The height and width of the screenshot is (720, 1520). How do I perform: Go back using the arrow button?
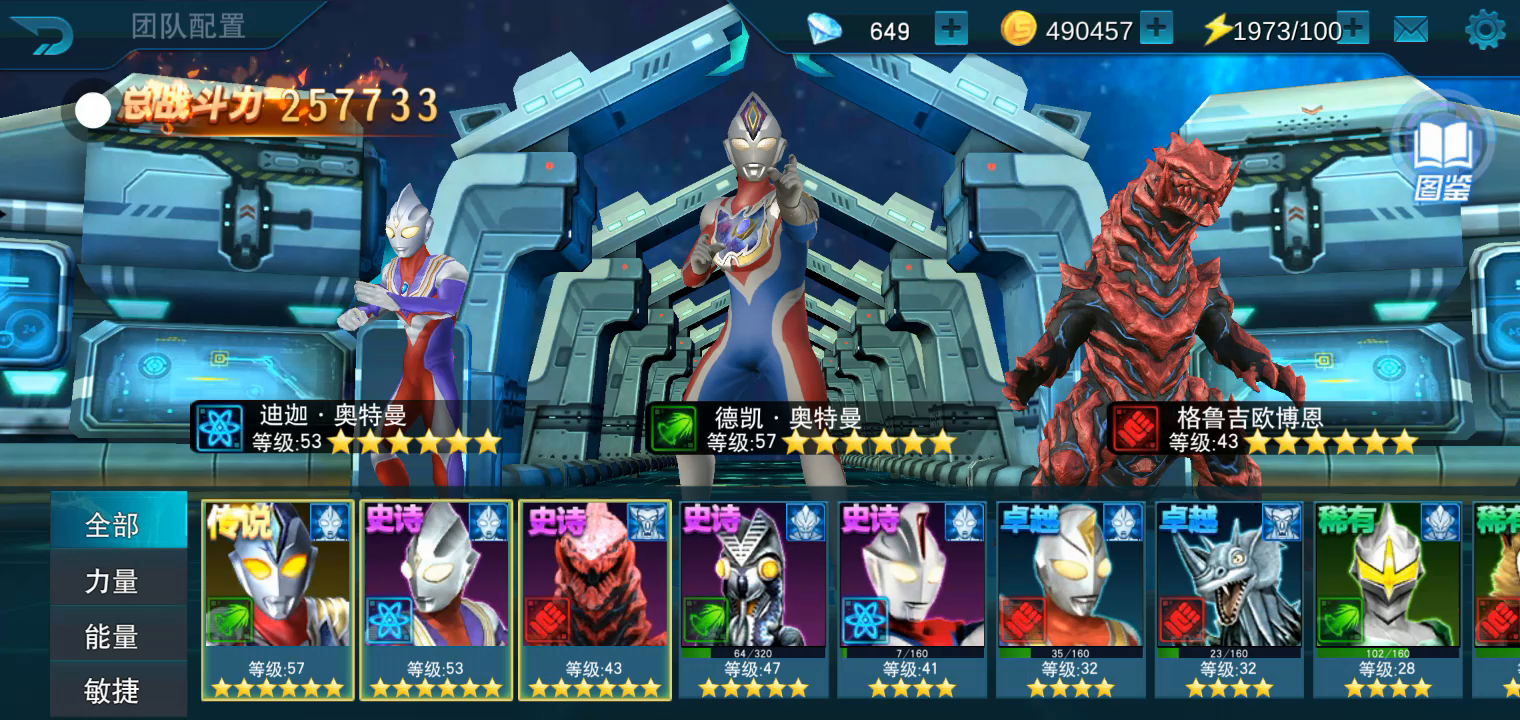[x=40, y=34]
